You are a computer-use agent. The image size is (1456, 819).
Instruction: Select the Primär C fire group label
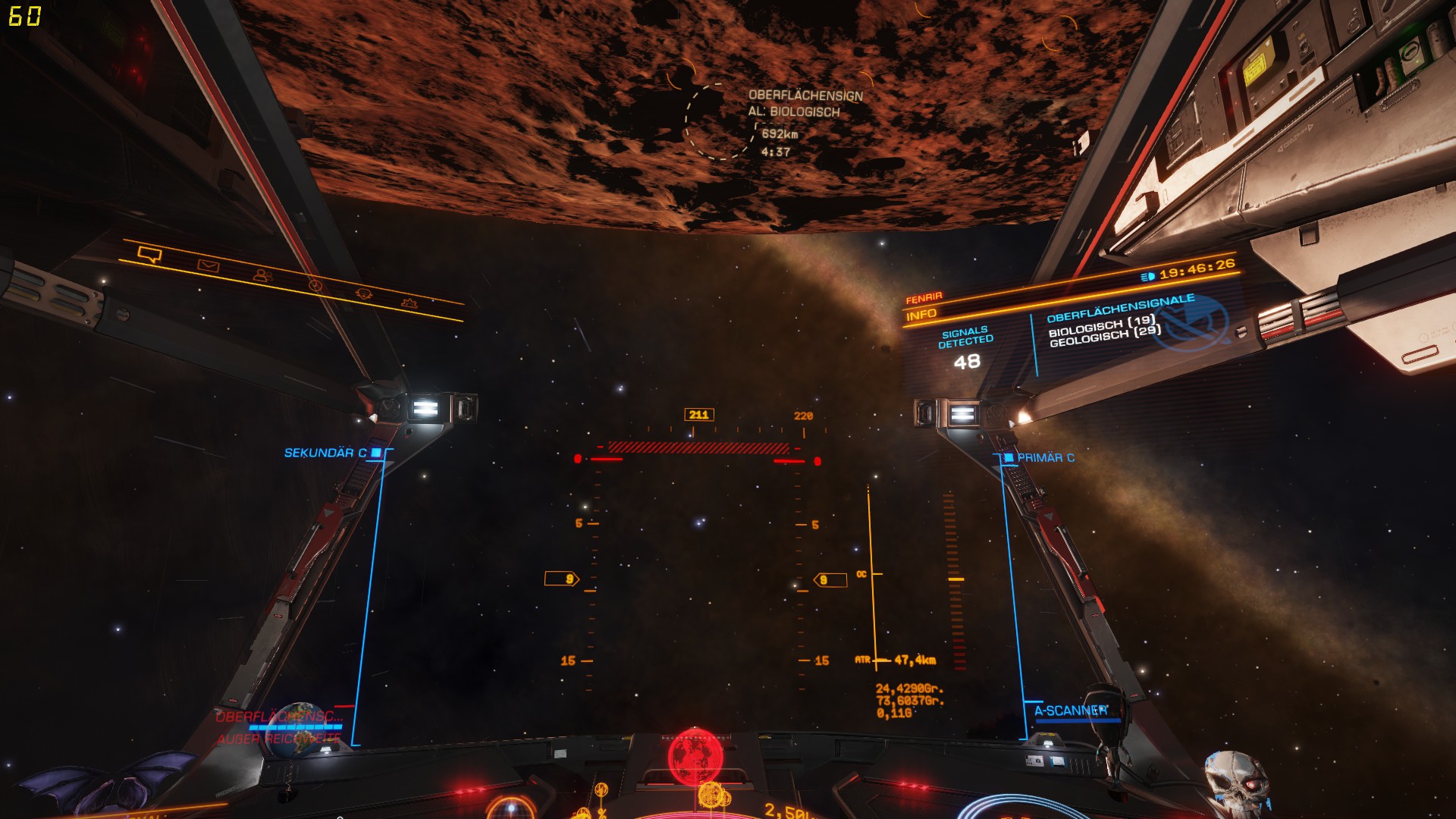pyautogui.click(x=1044, y=458)
